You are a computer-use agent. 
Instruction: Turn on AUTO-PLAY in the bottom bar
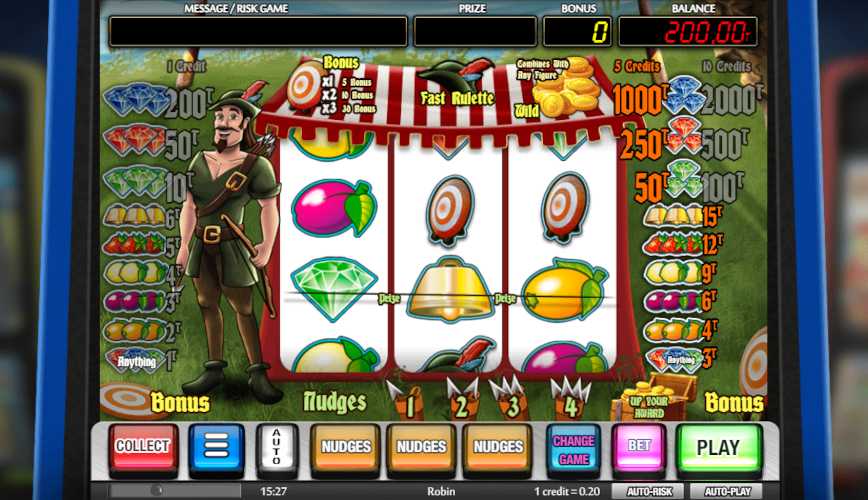click(728, 491)
